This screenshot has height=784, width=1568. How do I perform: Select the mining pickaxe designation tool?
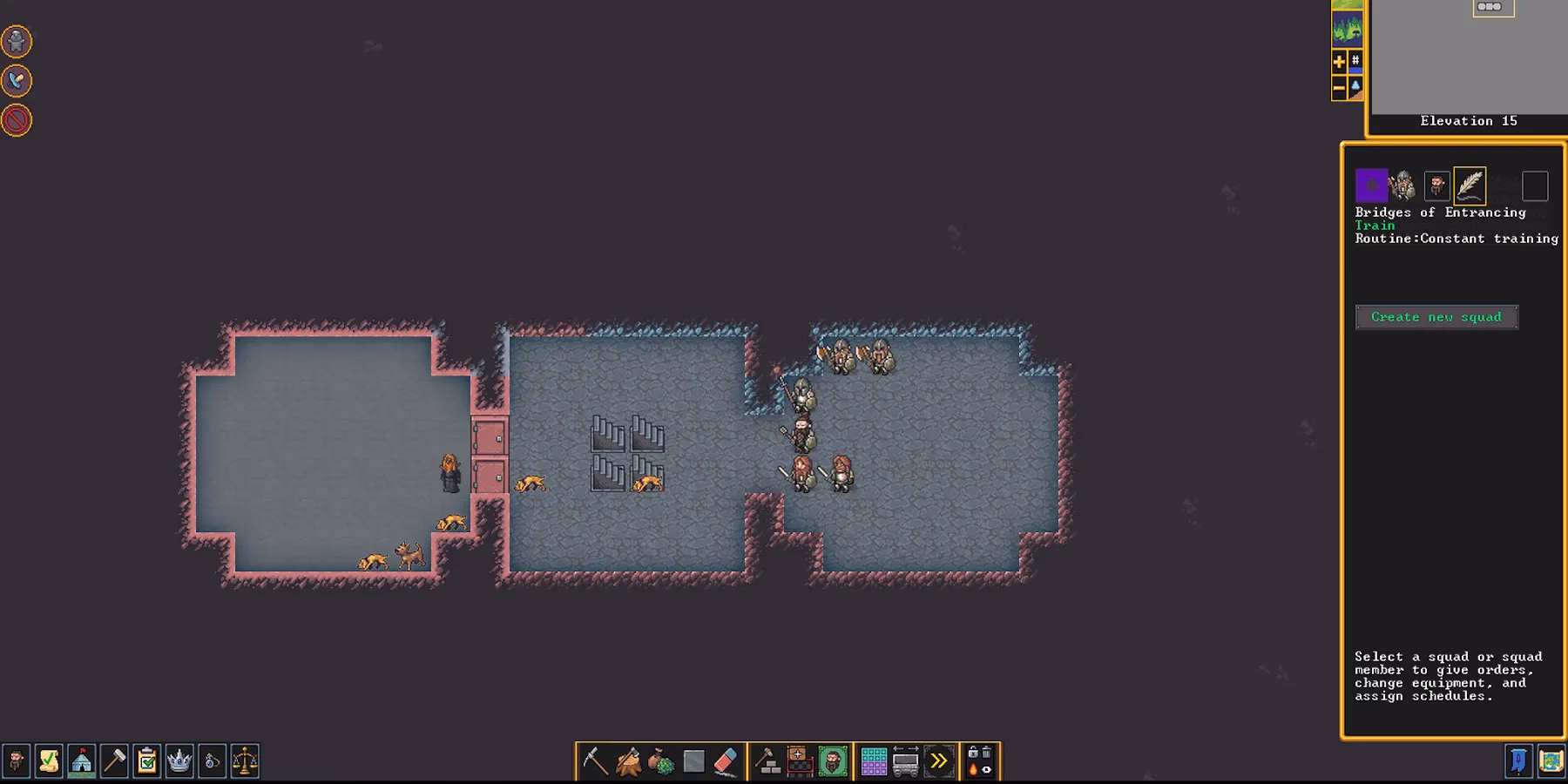(x=595, y=760)
